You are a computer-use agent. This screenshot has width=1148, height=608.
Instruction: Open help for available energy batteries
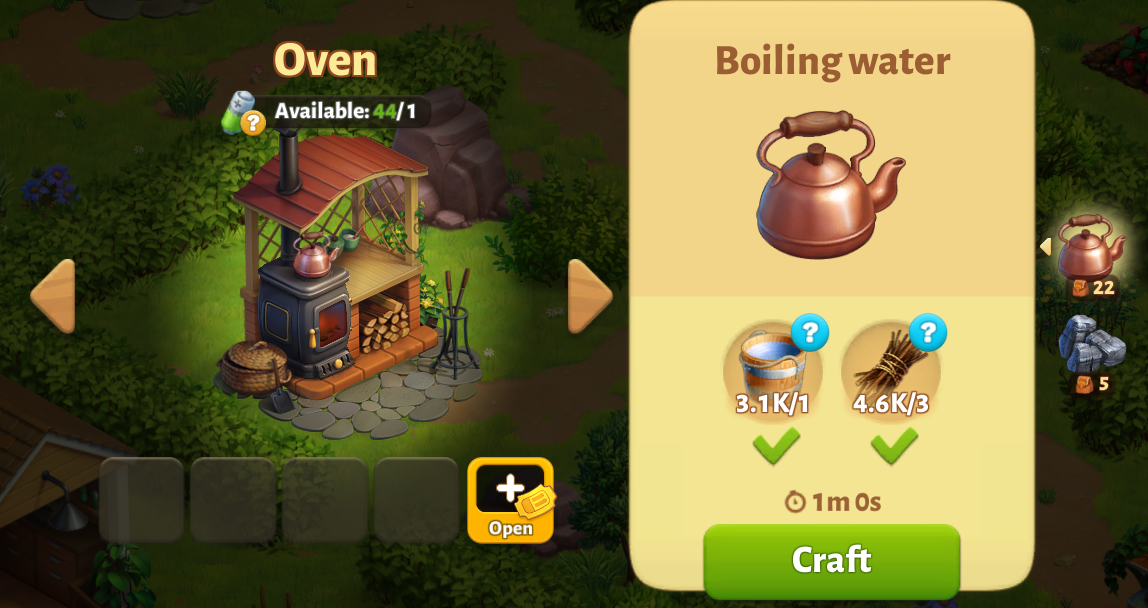(253, 122)
